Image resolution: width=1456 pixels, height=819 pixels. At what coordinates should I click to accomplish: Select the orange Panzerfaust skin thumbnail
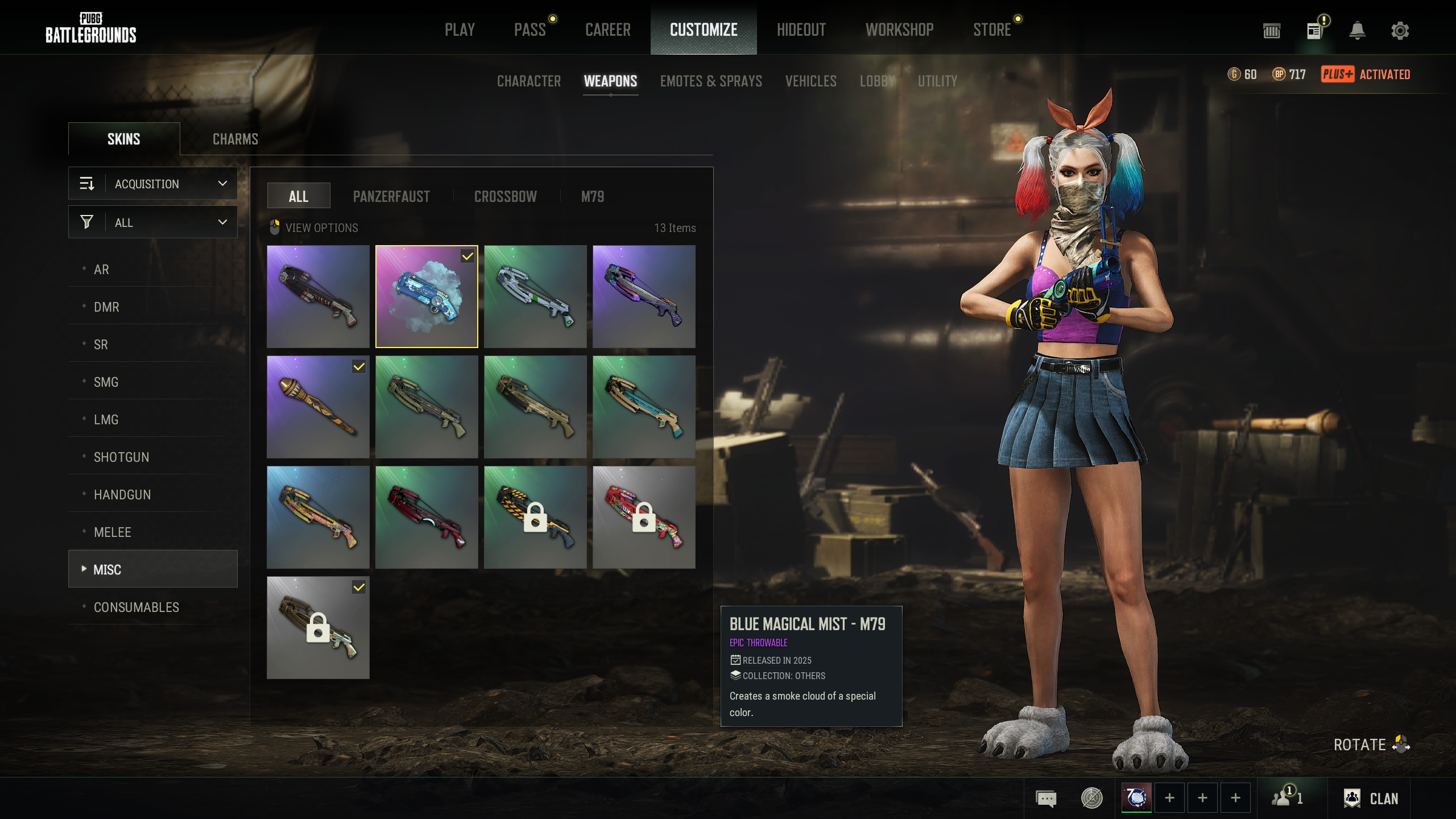coord(318,407)
